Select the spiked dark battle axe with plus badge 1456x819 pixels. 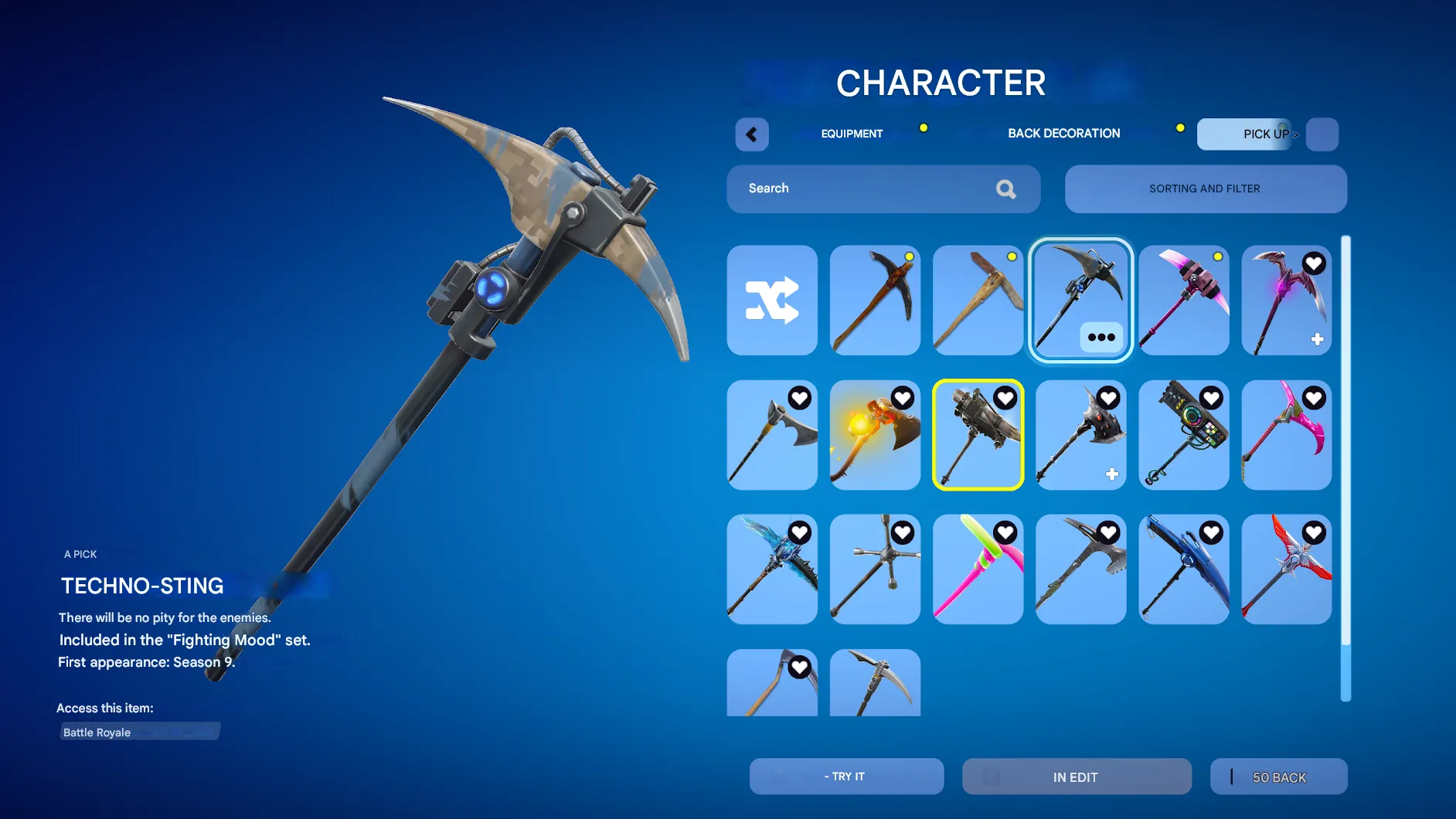pyautogui.click(x=1080, y=435)
